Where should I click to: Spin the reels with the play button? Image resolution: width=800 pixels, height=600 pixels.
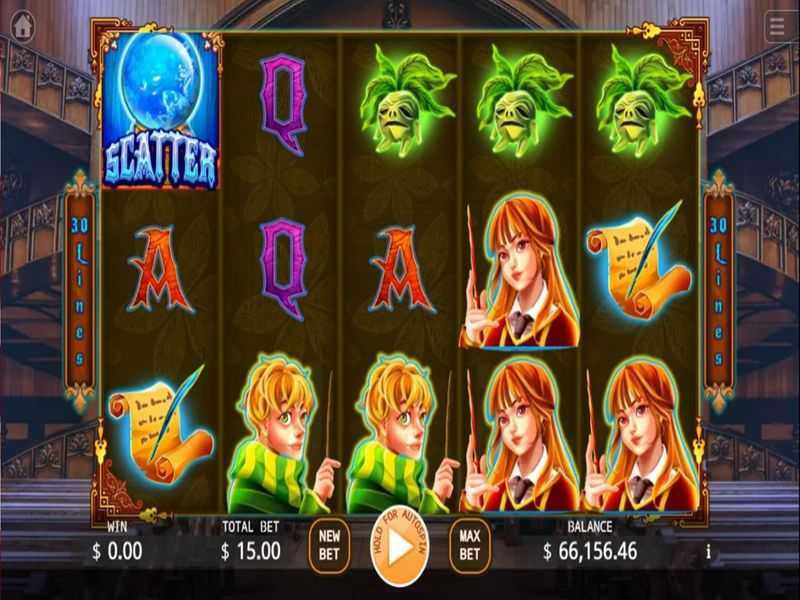click(x=399, y=548)
